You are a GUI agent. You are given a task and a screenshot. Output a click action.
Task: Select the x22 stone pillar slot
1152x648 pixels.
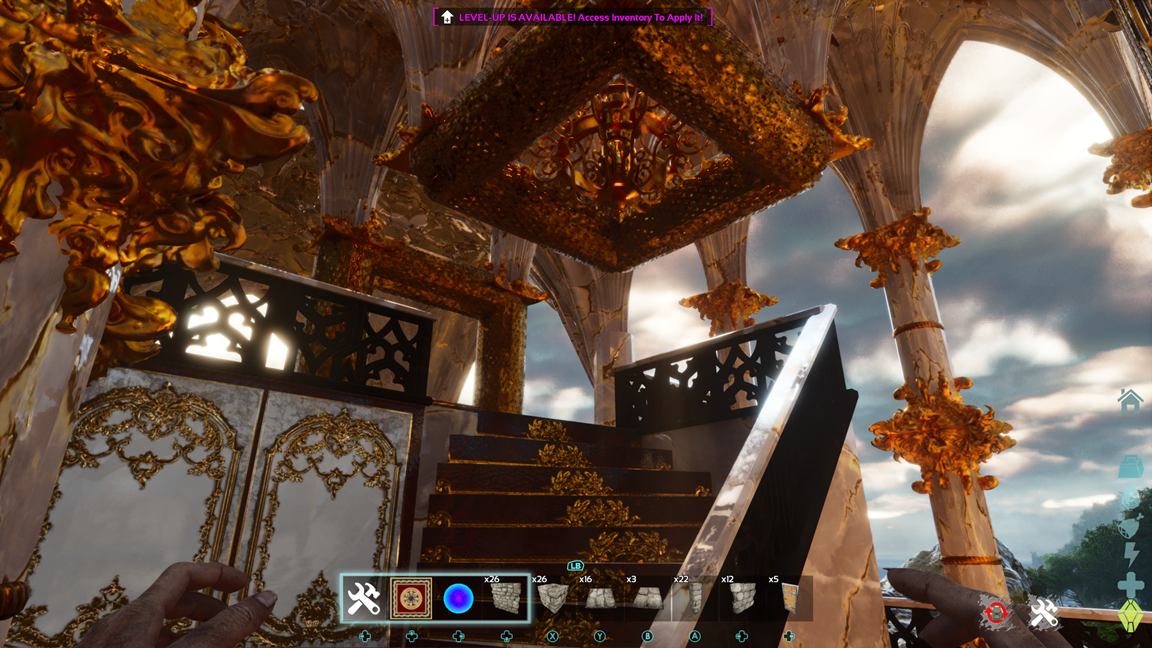[694, 599]
